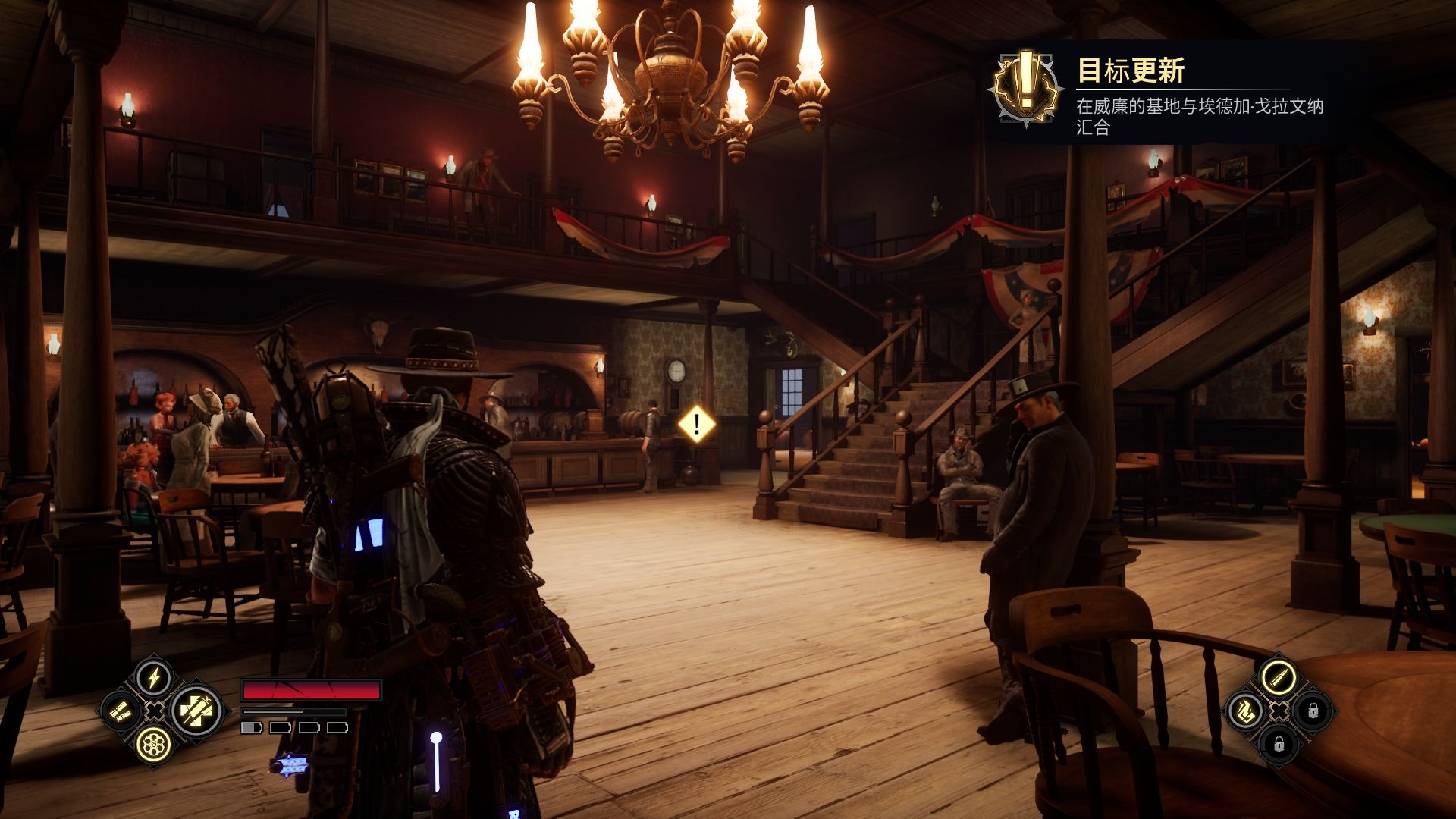
Task: Select the lightning bolt gauntlet ability
Action: 154,676
